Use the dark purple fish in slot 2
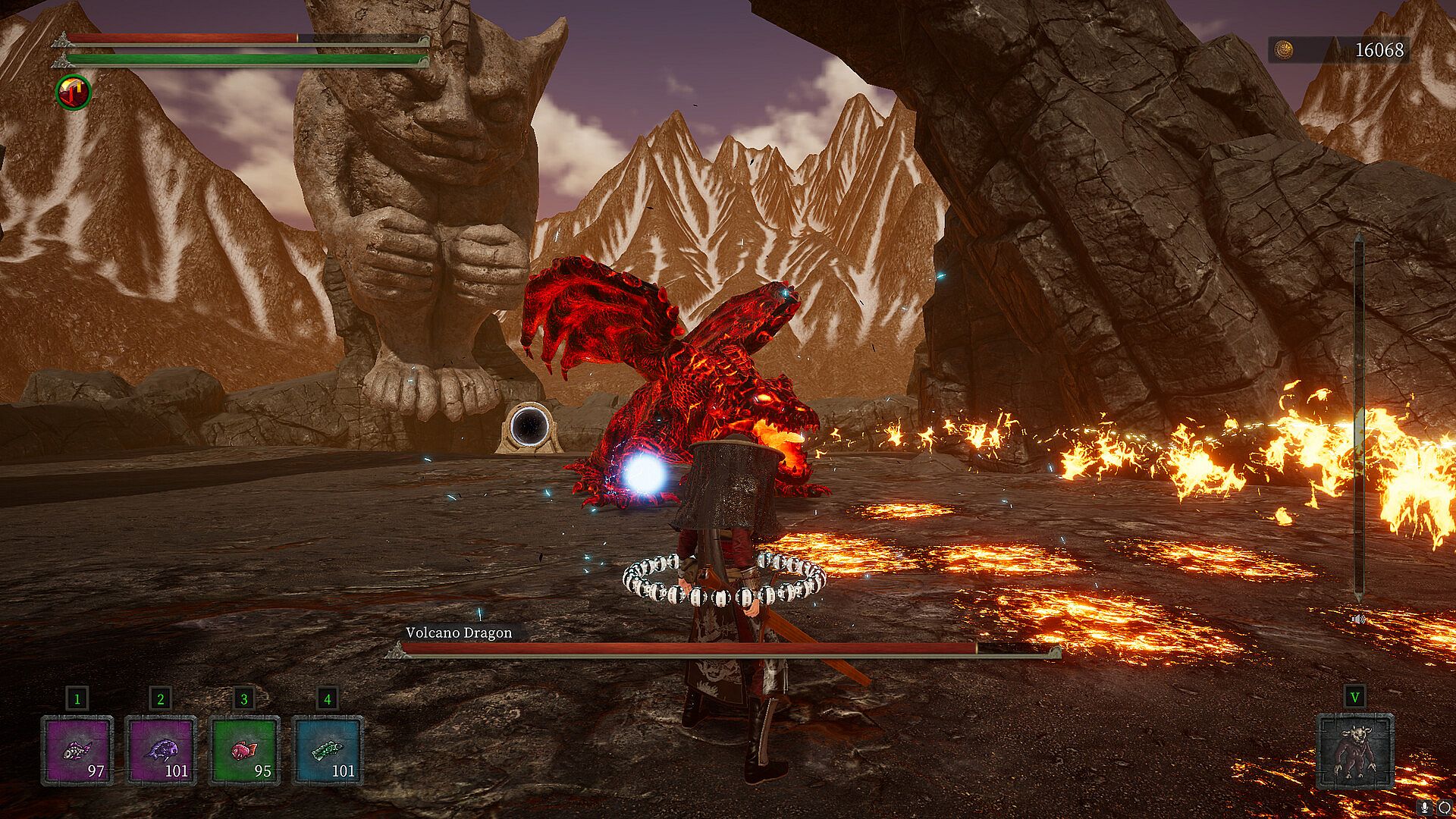 (161, 750)
